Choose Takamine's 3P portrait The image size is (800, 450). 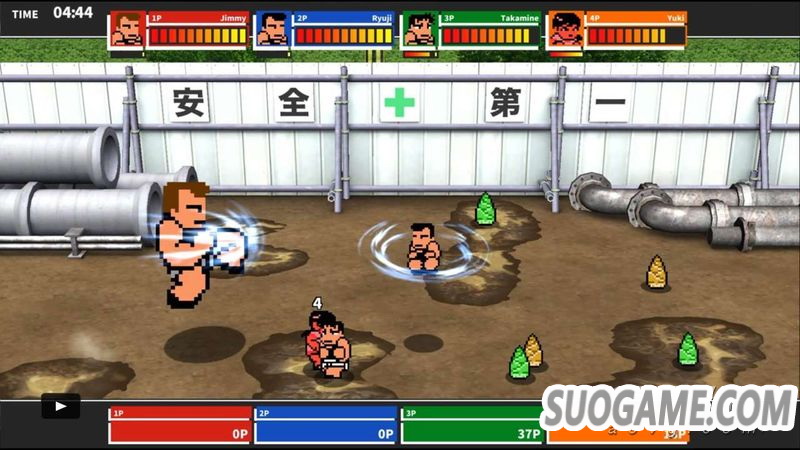pyautogui.click(x=419, y=30)
